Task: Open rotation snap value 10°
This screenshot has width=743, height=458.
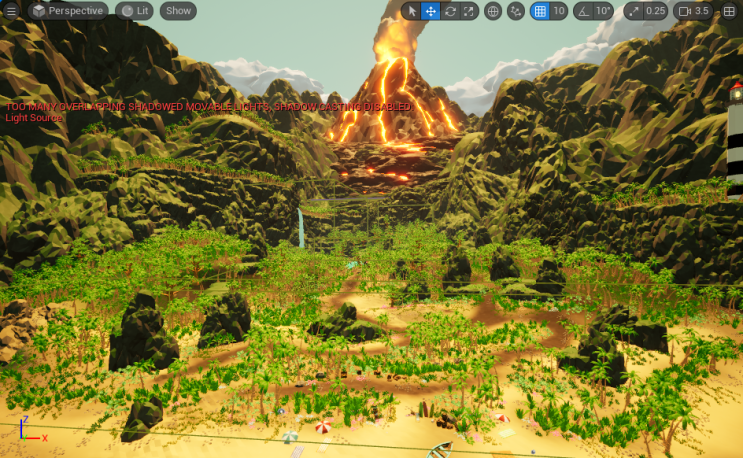Action: click(x=603, y=11)
